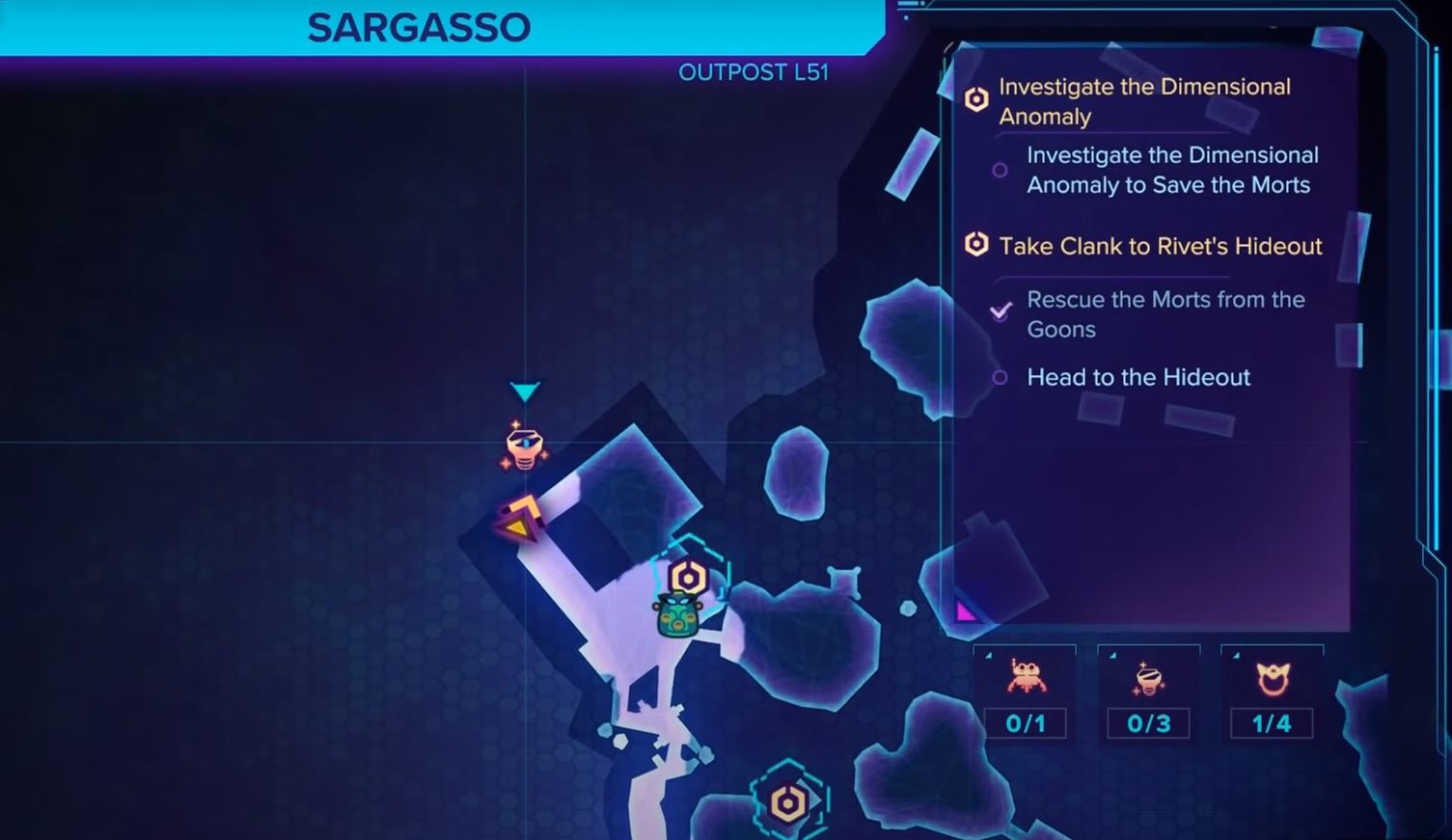
Task: Select the OUTPOST L51 label
Action: [753, 71]
